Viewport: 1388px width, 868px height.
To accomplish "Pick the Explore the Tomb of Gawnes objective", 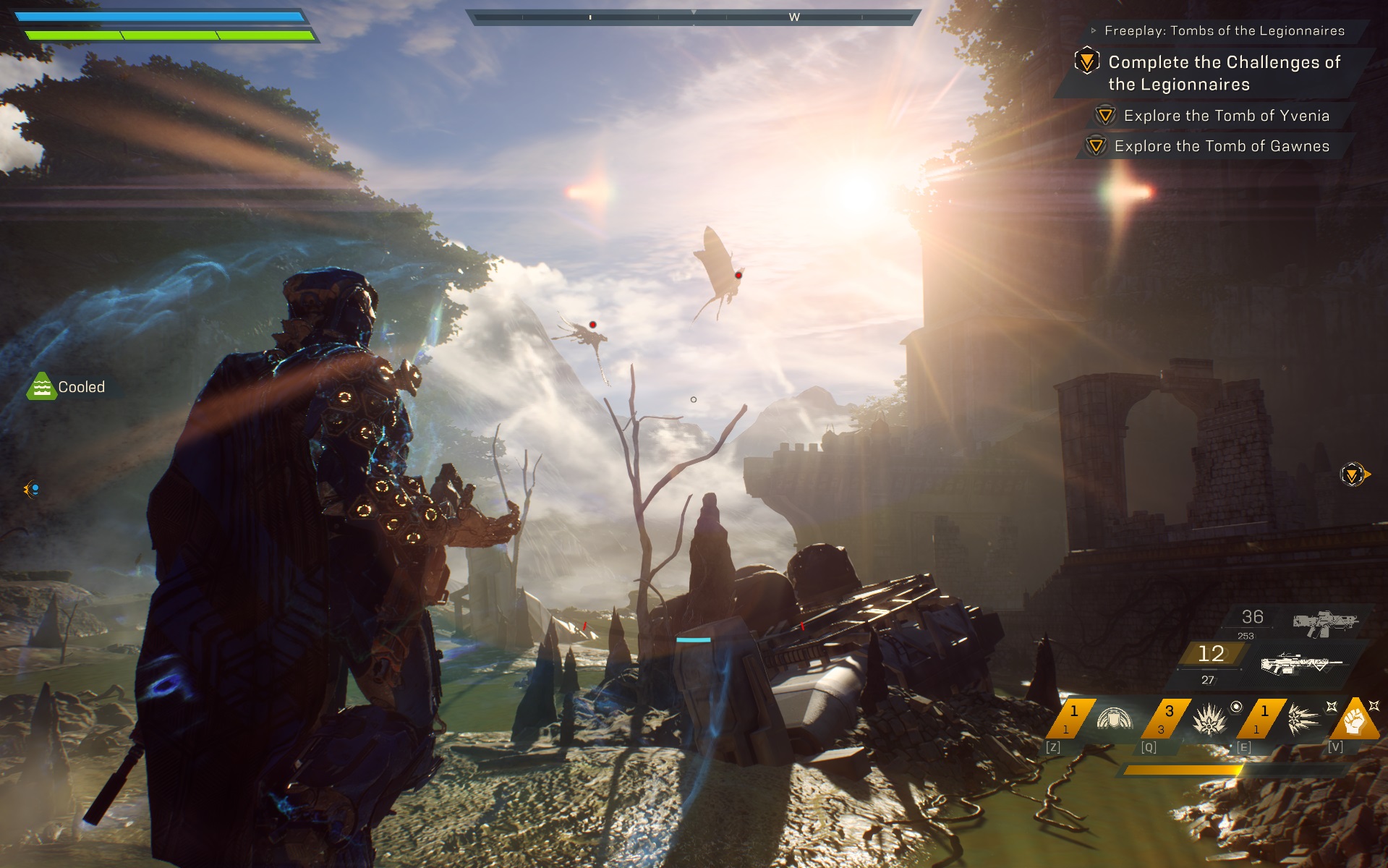I will click(x=1222, y=146).
